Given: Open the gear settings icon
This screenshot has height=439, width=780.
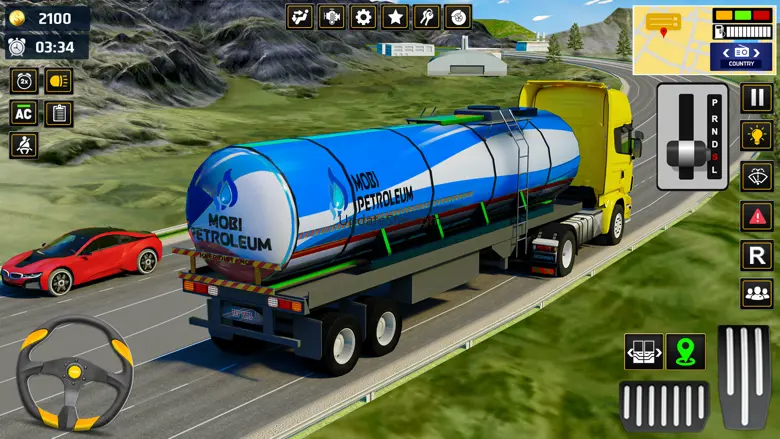Looking at the screenshot, I should click(x=363, y=17).
